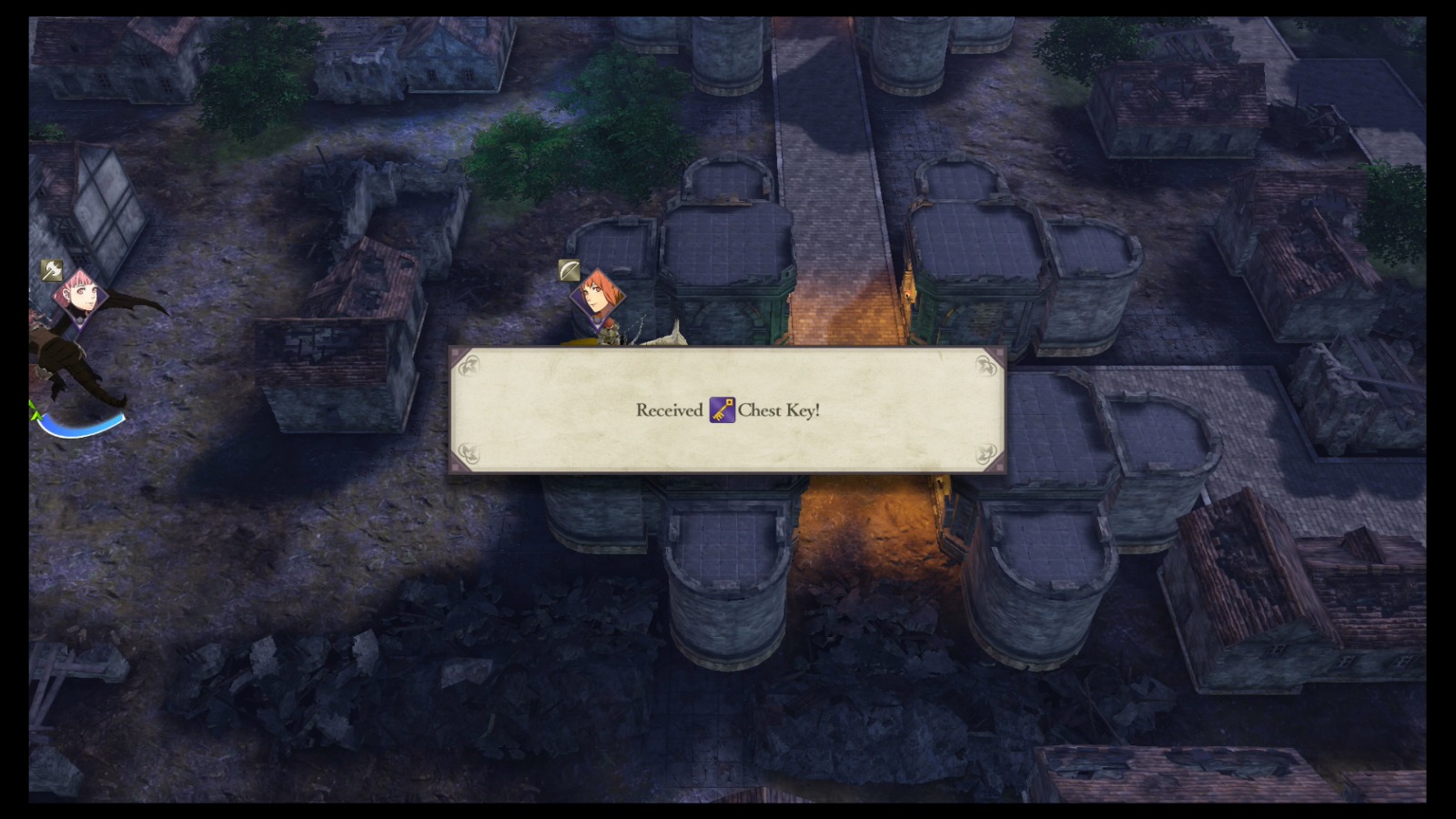
Task: Select Leonie's diamond portrait above her unit
Action: 596,298
